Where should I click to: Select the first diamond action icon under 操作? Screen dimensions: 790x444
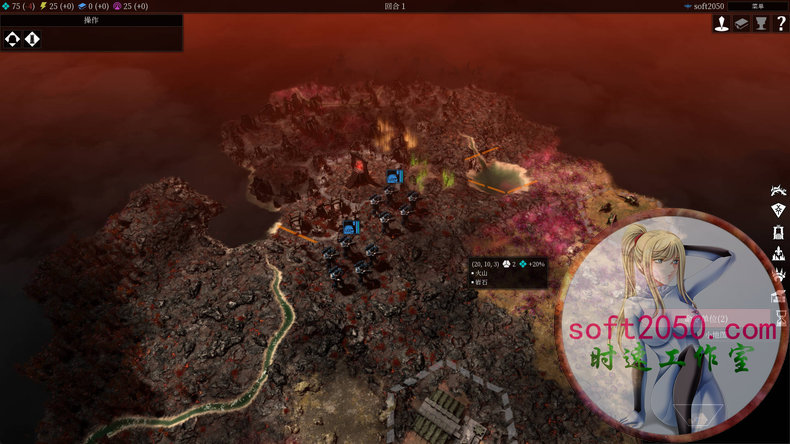click(x=12, y=39)
